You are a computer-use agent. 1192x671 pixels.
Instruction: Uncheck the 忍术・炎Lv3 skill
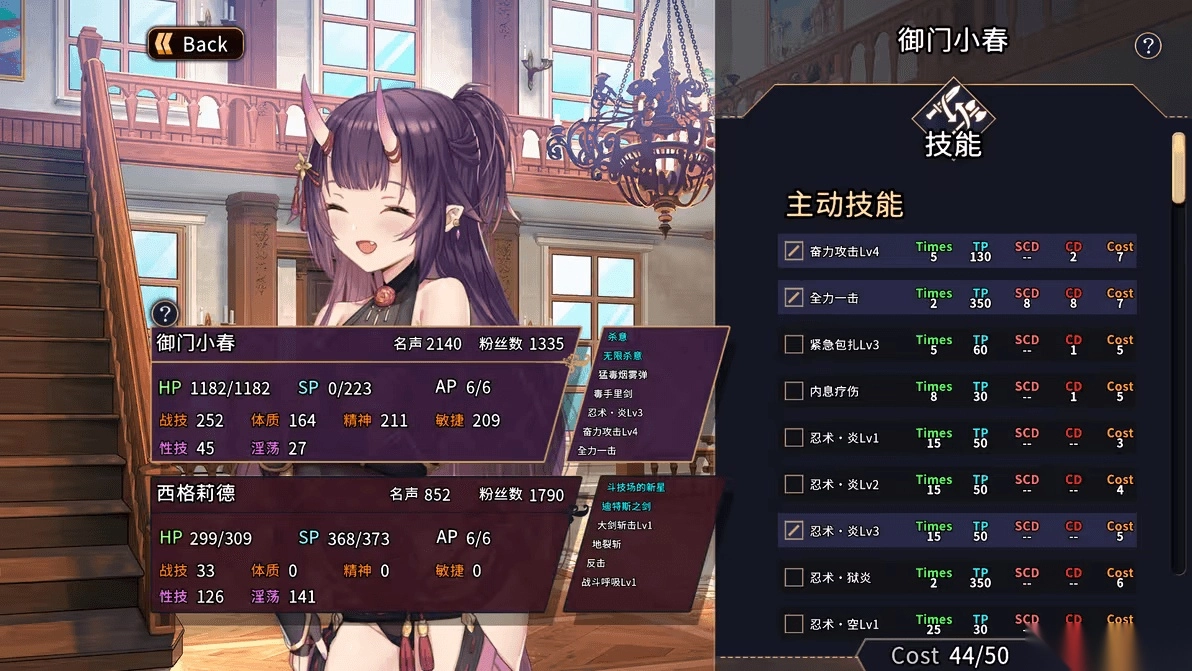pyautogui.click(x=794, y=531)
